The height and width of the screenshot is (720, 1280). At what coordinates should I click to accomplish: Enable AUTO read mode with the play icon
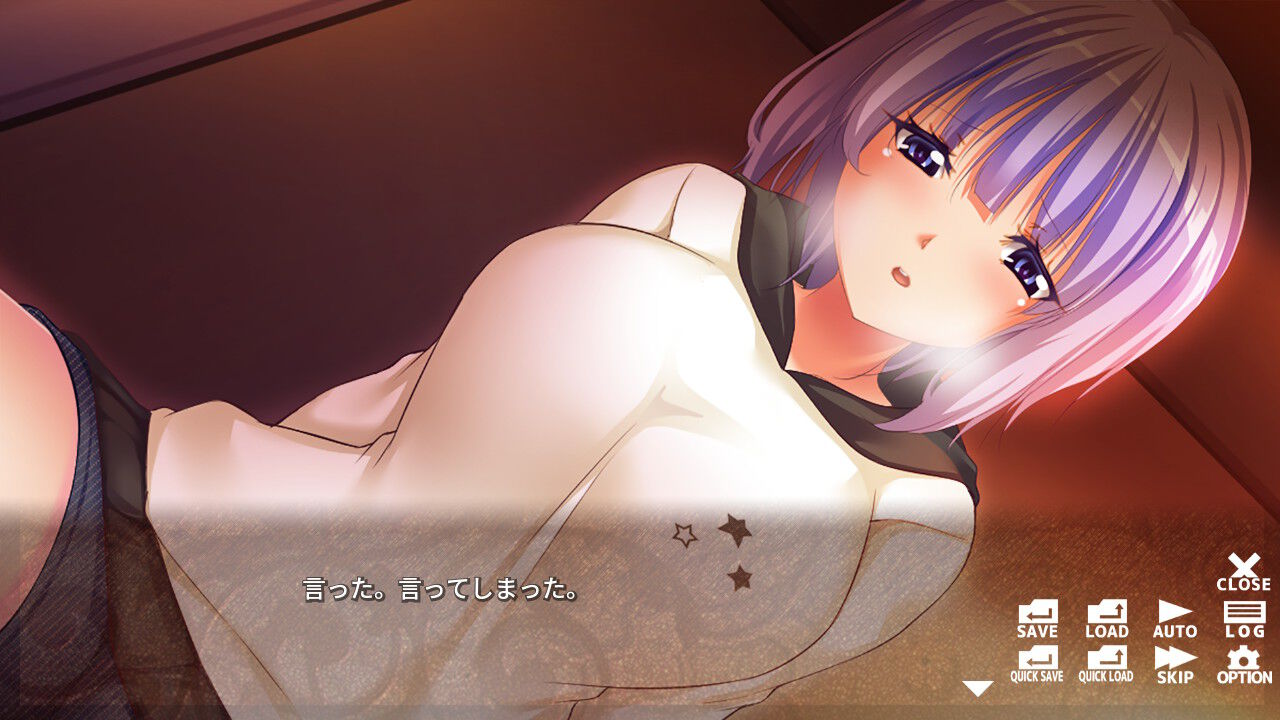1174,612
